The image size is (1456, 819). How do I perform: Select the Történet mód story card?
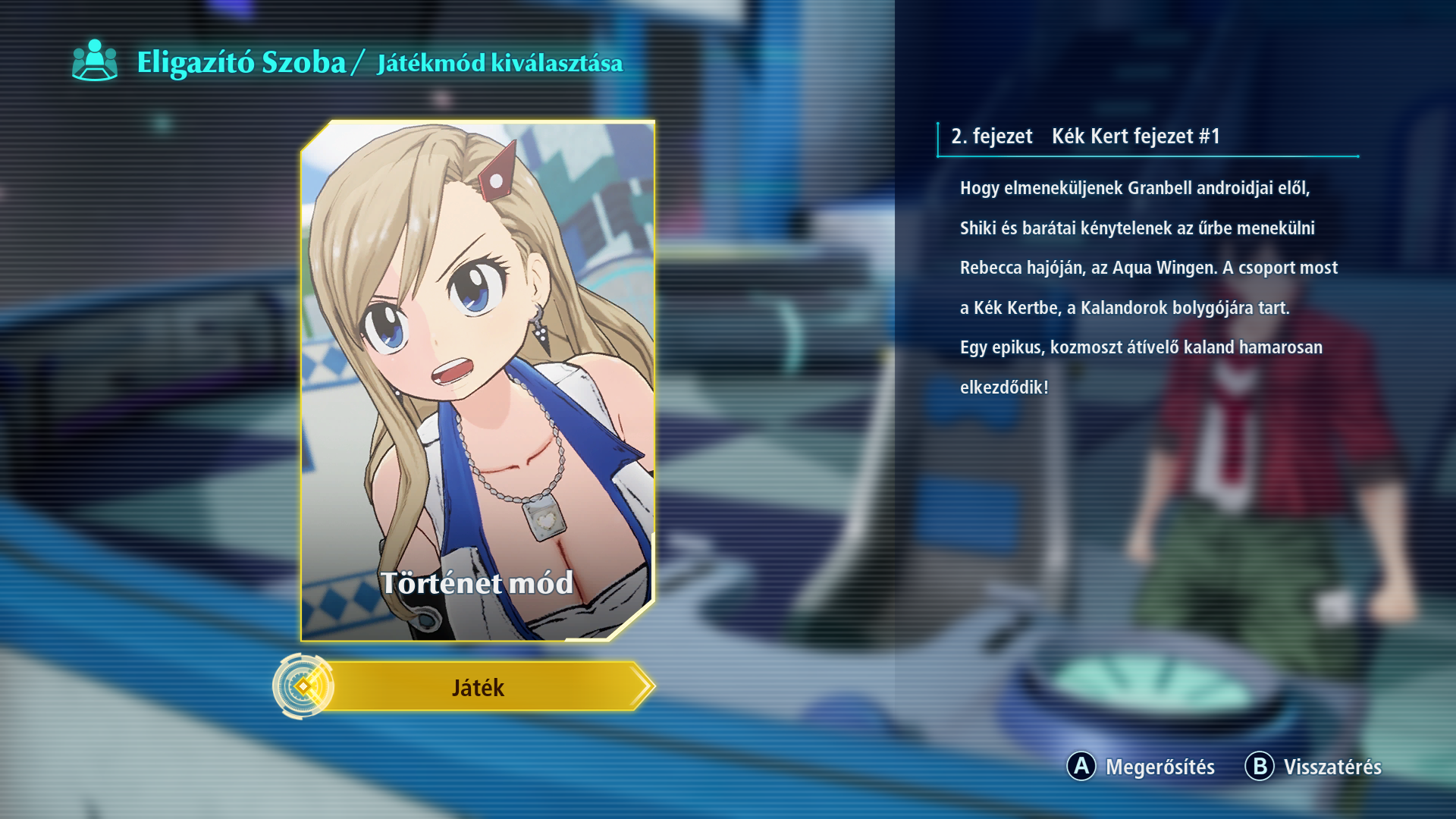(478, 381)
